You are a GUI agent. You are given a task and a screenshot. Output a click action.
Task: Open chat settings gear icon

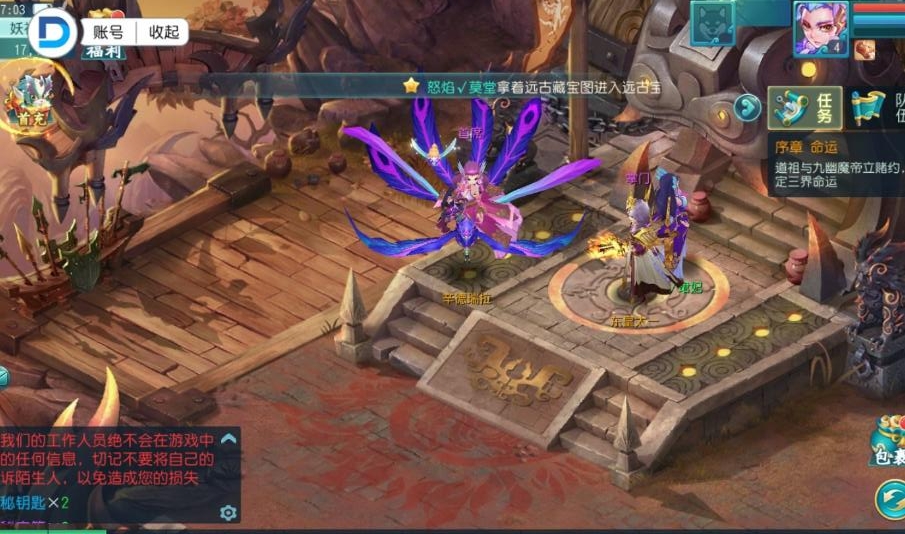228,512
